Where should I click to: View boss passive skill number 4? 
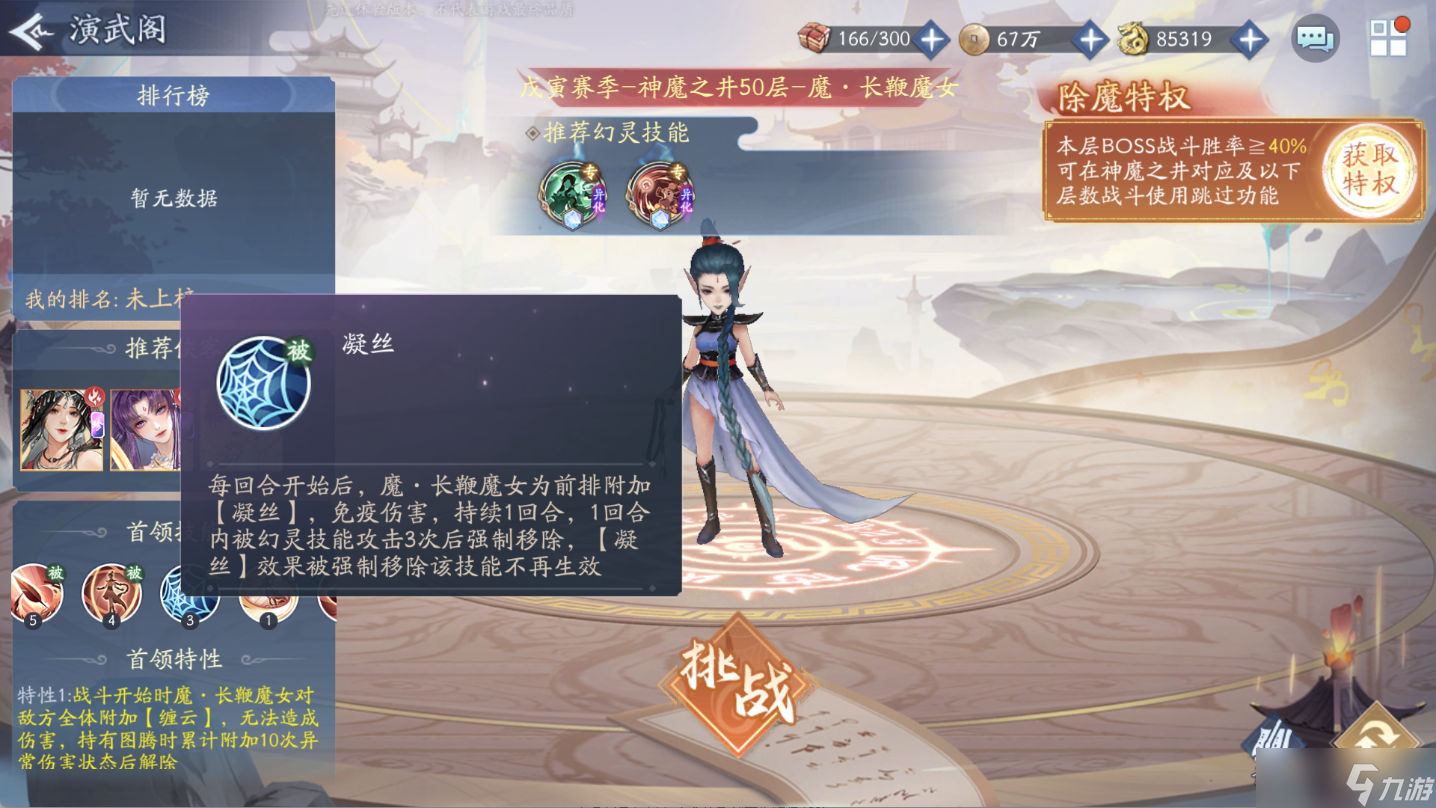tap(114, 594)
